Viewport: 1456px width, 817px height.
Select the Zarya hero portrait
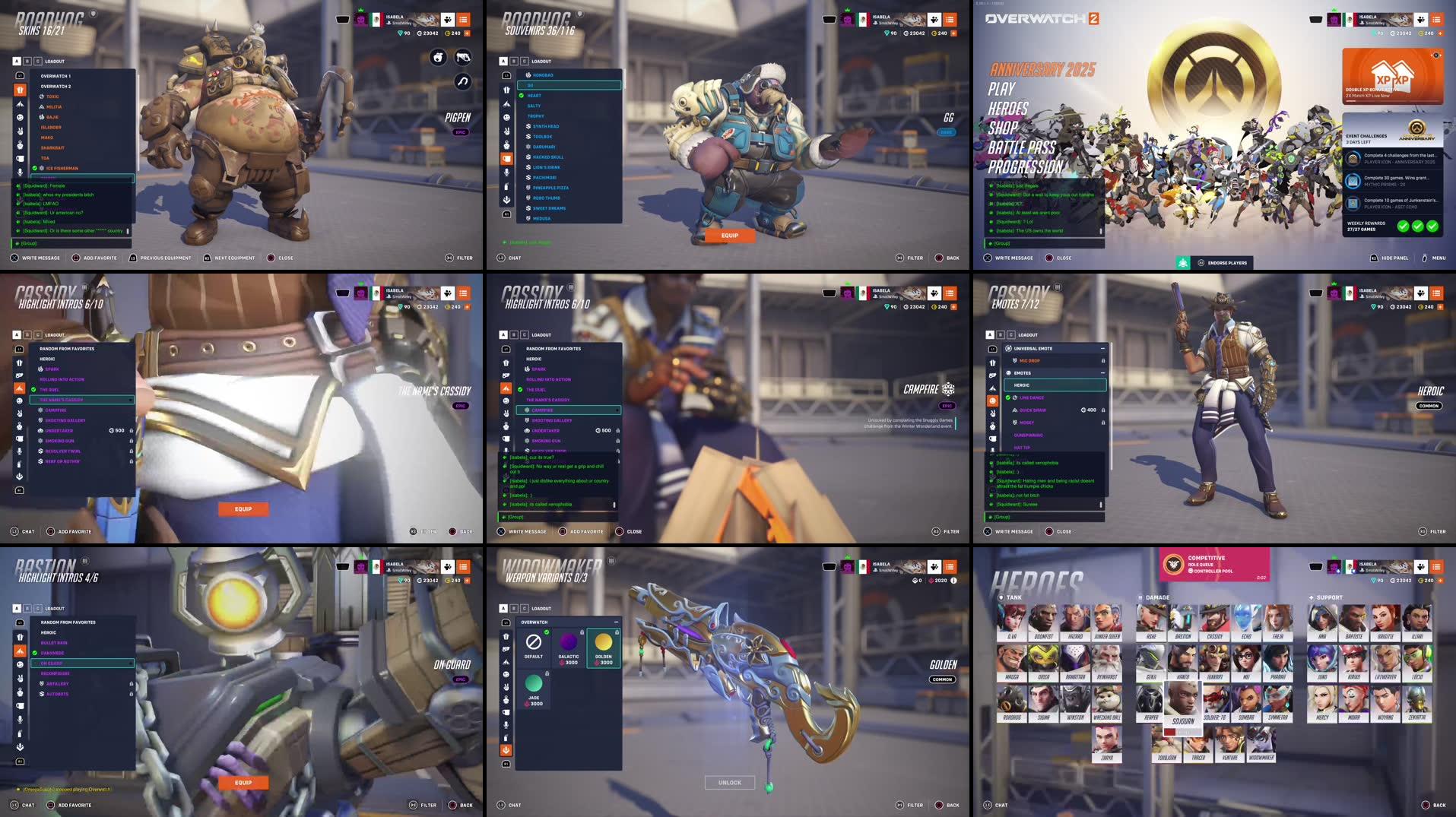click(x=1106, y=743)
